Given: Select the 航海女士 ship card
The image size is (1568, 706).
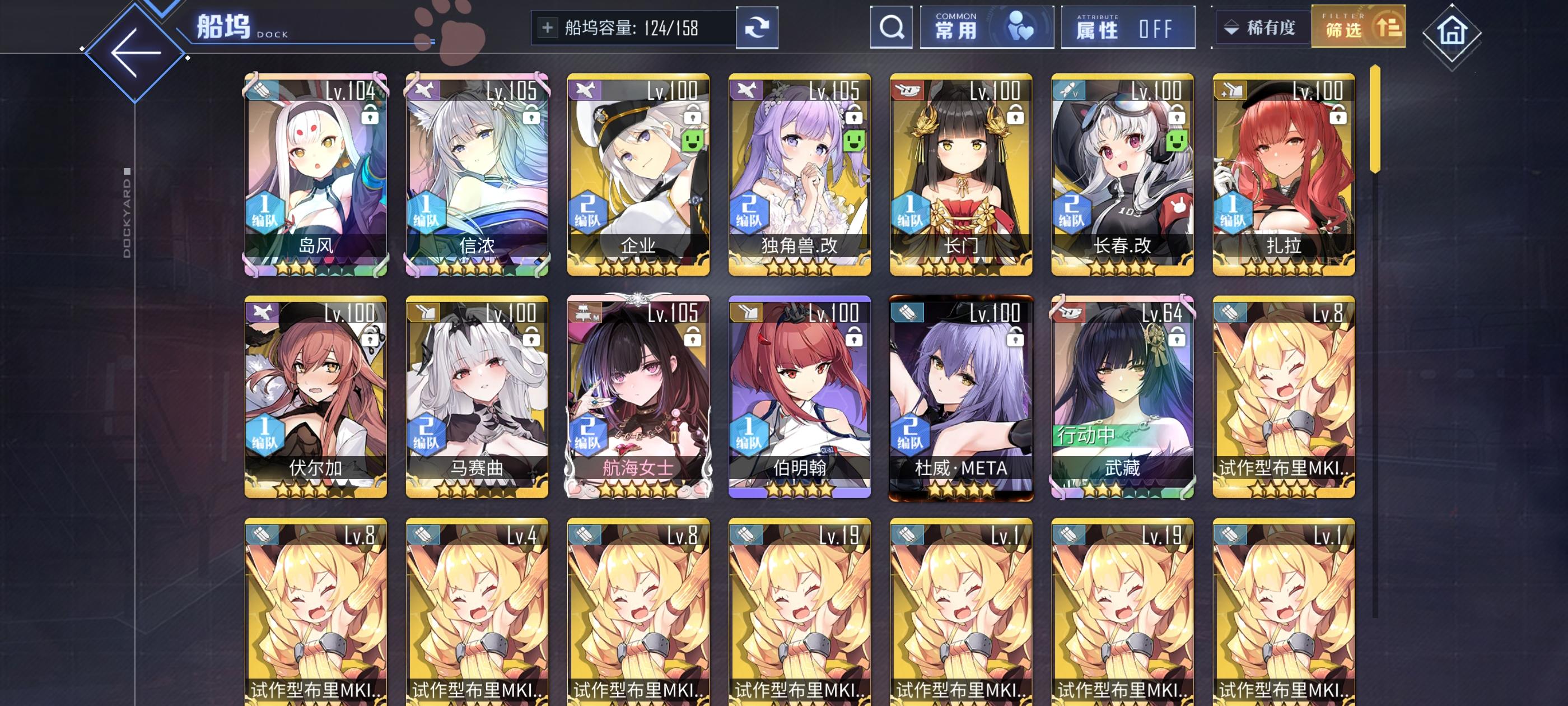Looking at the screenshot, I should (638, 396).
